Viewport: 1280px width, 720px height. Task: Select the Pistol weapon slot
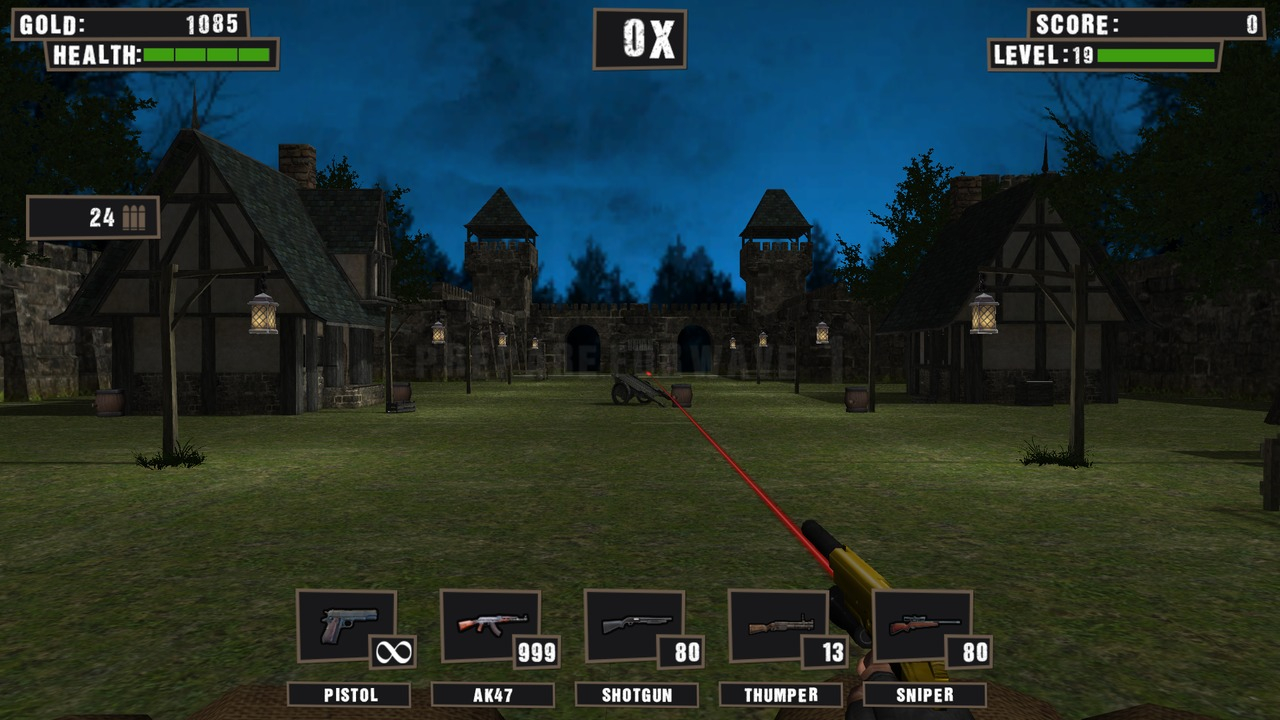347,626
